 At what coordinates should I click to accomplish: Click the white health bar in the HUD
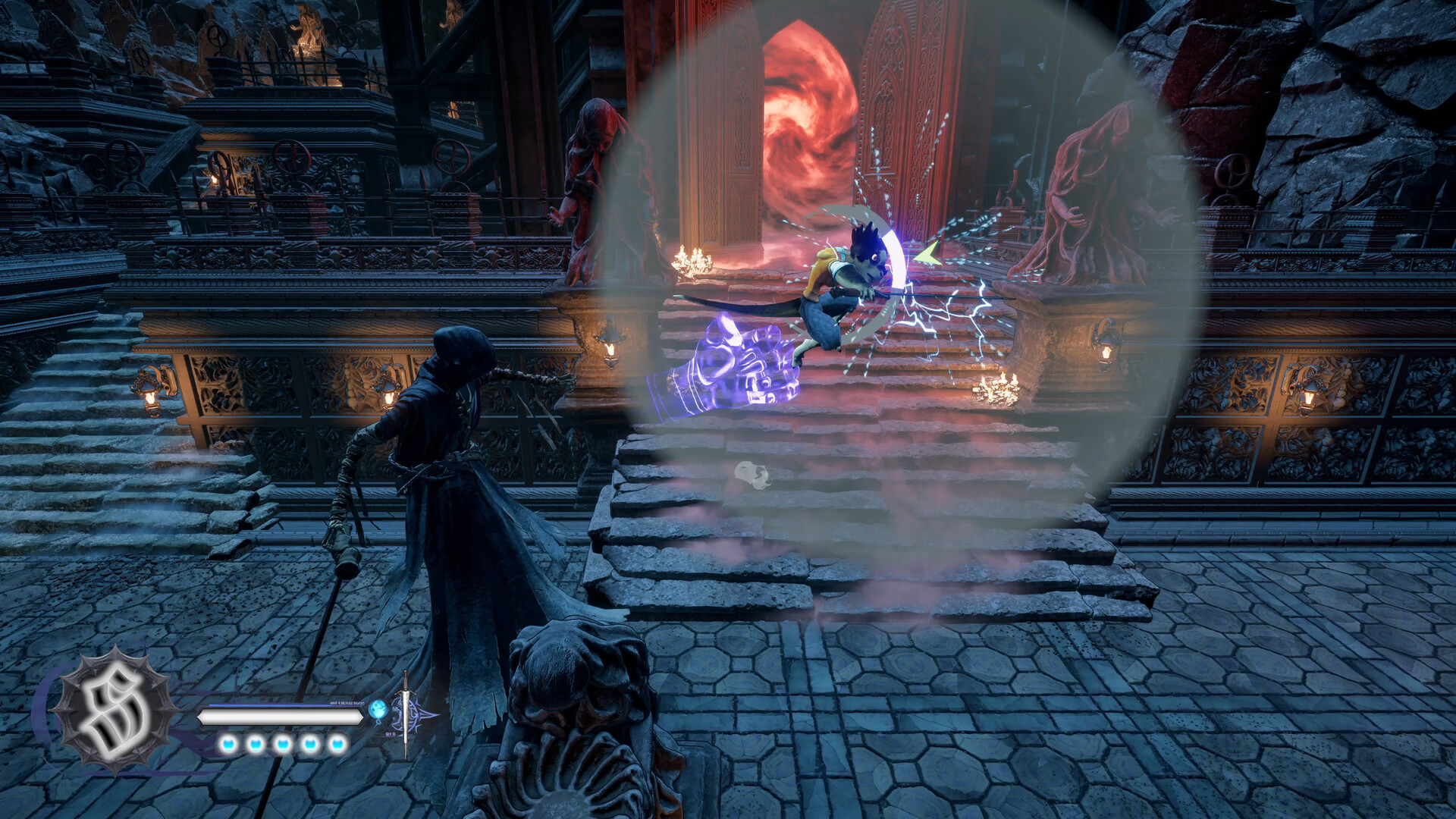coord(281,717)
